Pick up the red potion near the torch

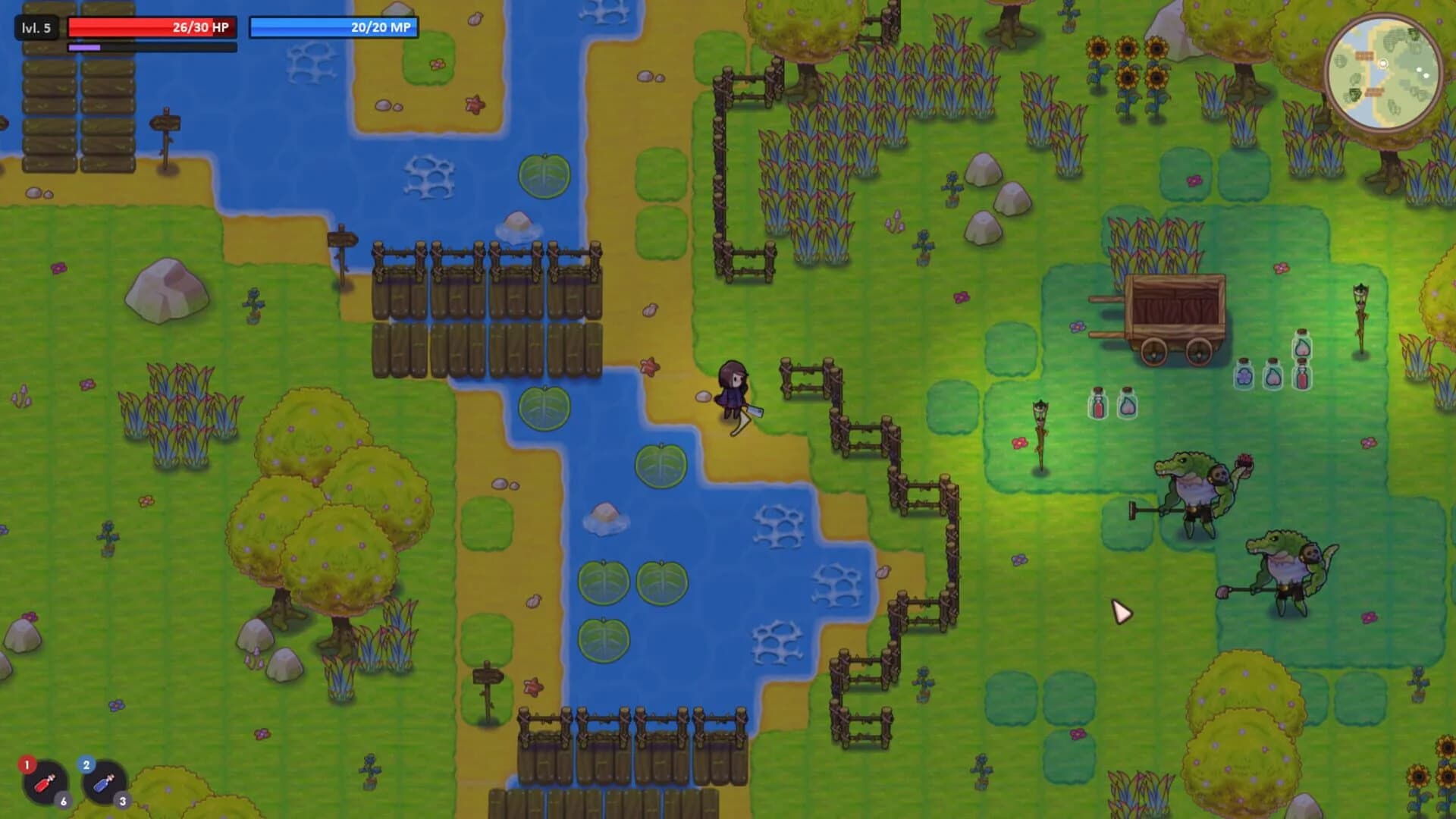point(1097,406)
